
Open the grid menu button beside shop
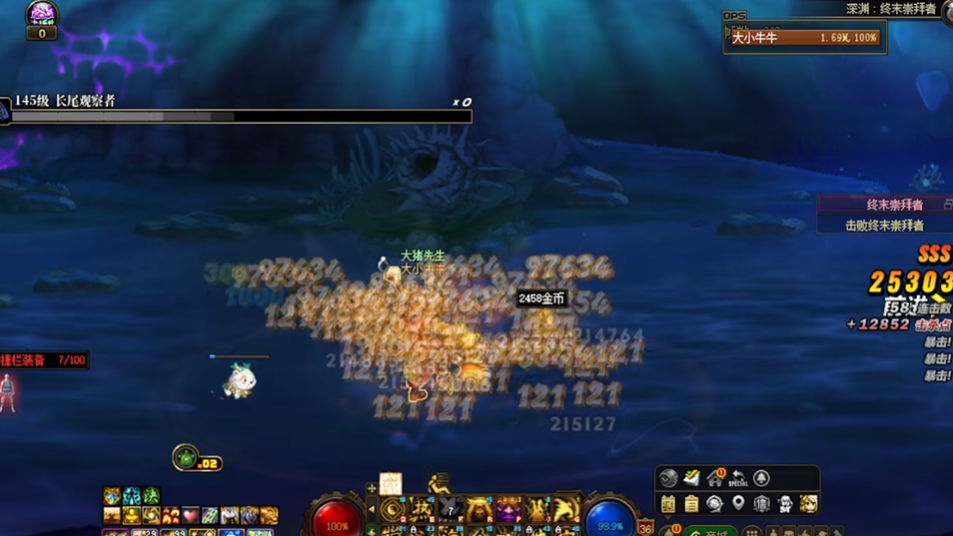(x=751, y=531)
